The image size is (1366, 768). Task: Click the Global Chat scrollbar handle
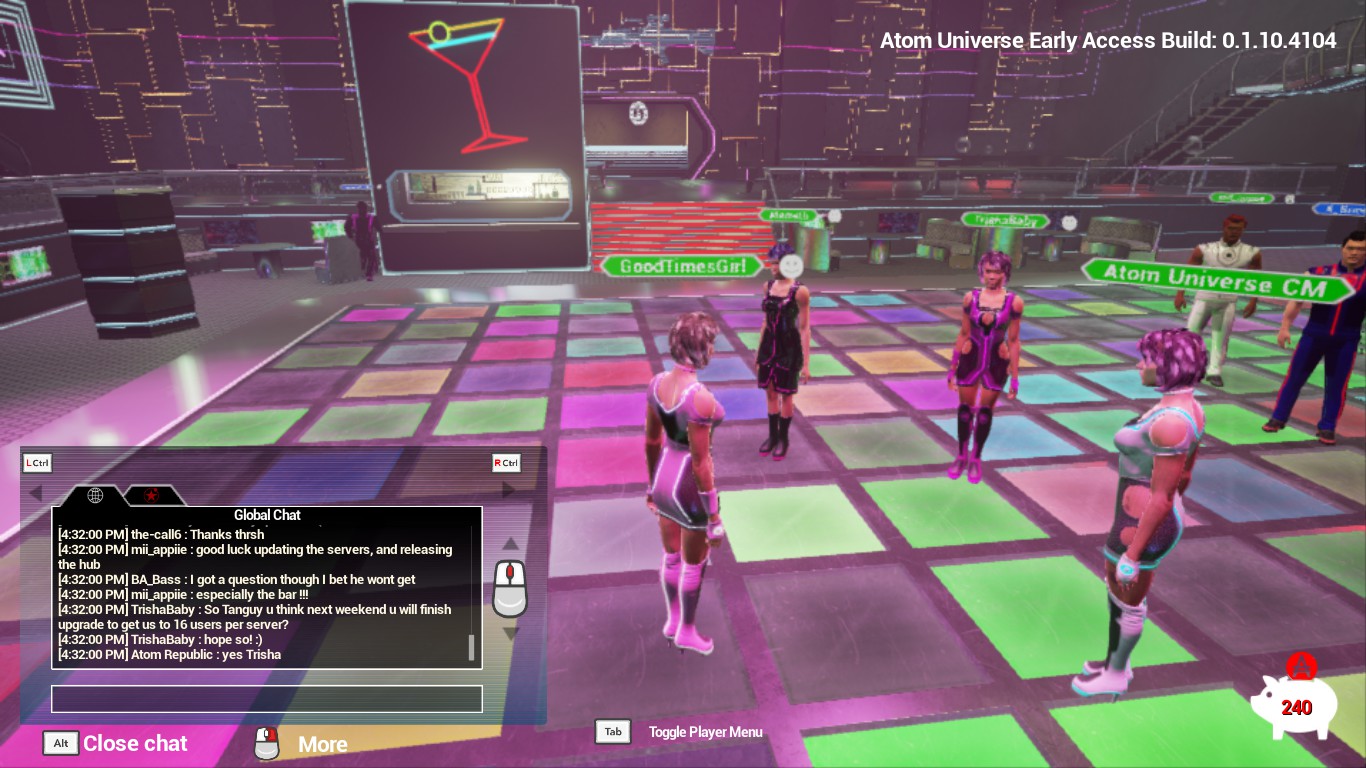[471, 647]
